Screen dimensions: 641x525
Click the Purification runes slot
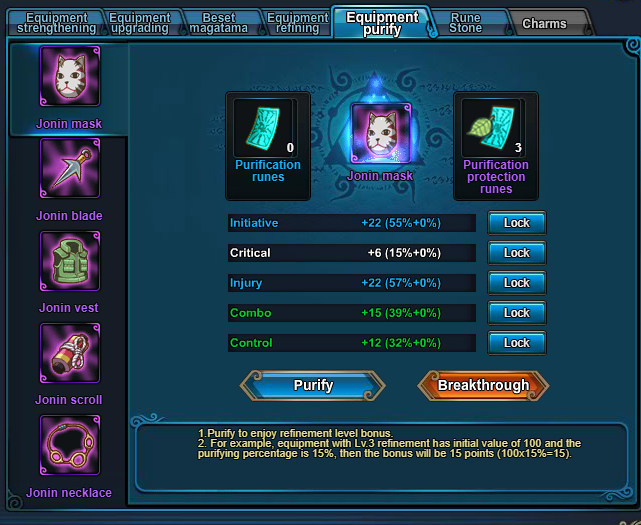267,128
